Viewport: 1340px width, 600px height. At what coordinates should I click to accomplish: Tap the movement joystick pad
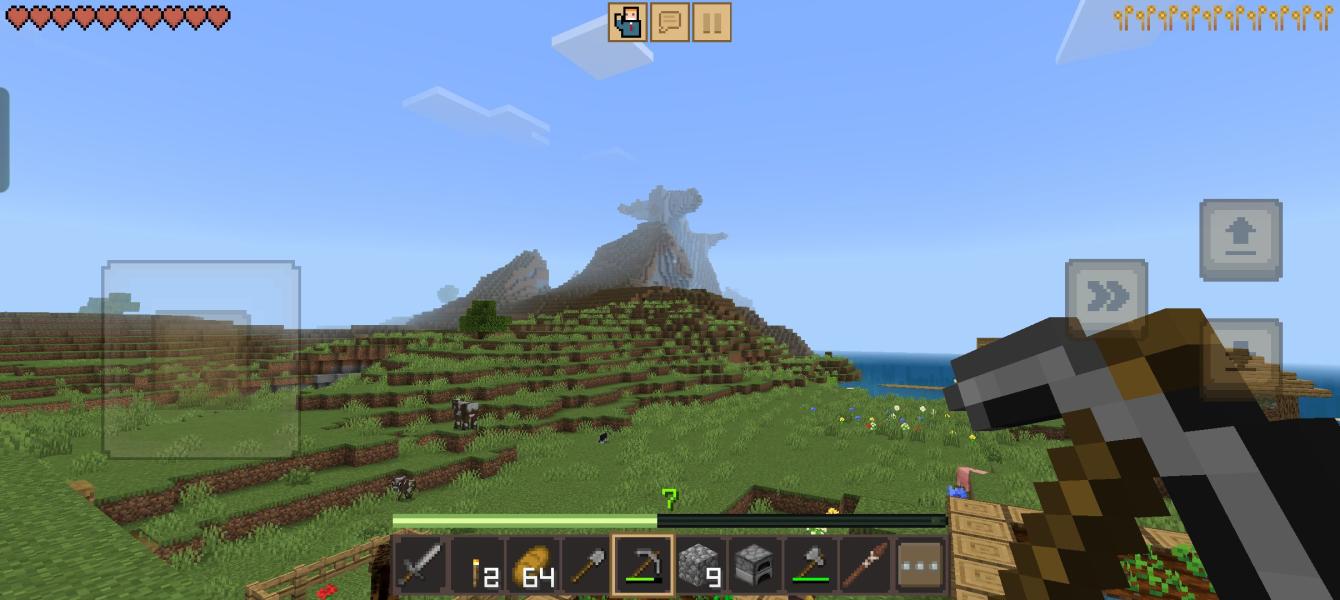(201, 359)
